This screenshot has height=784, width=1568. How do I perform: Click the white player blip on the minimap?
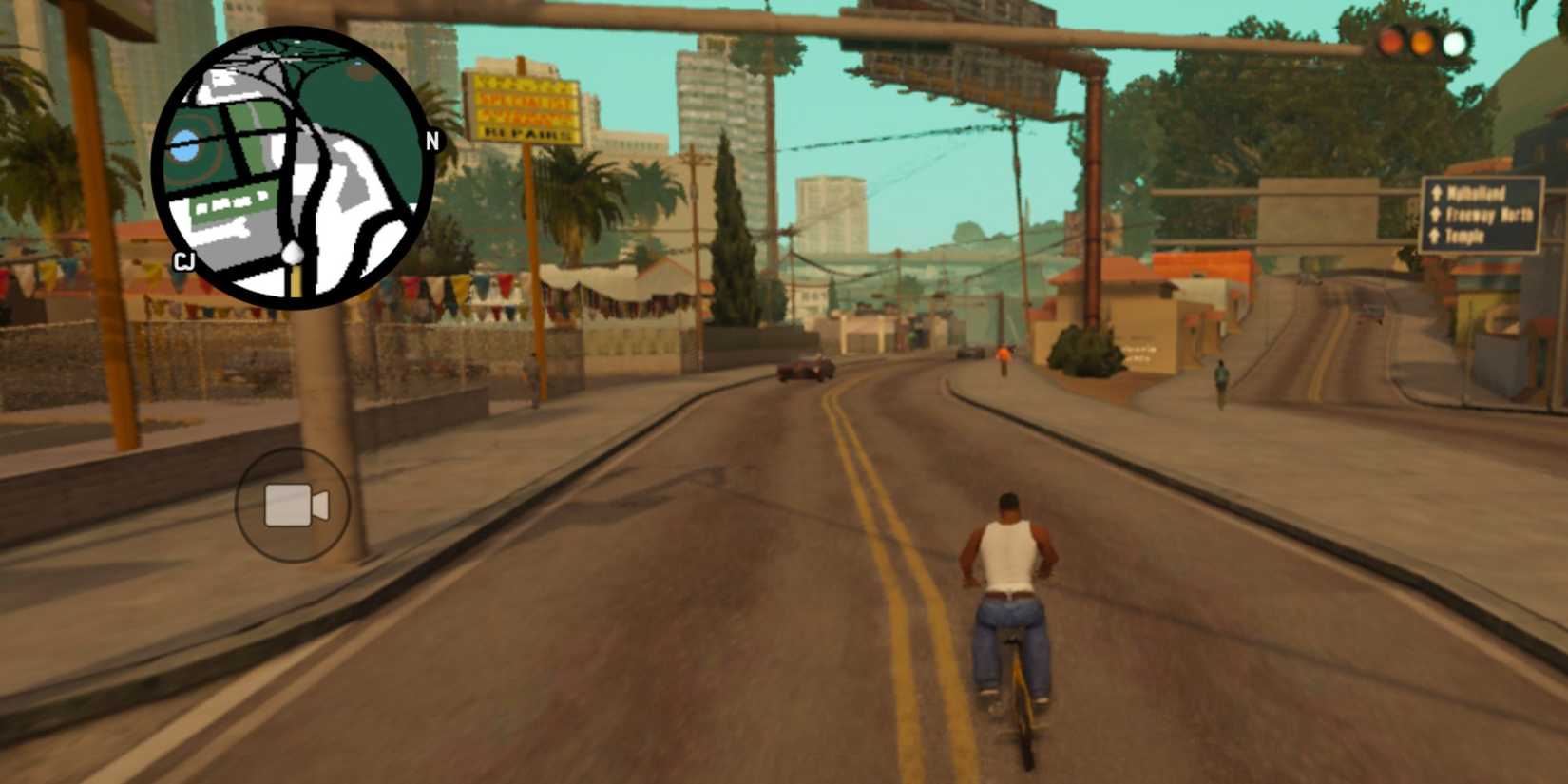293,252
